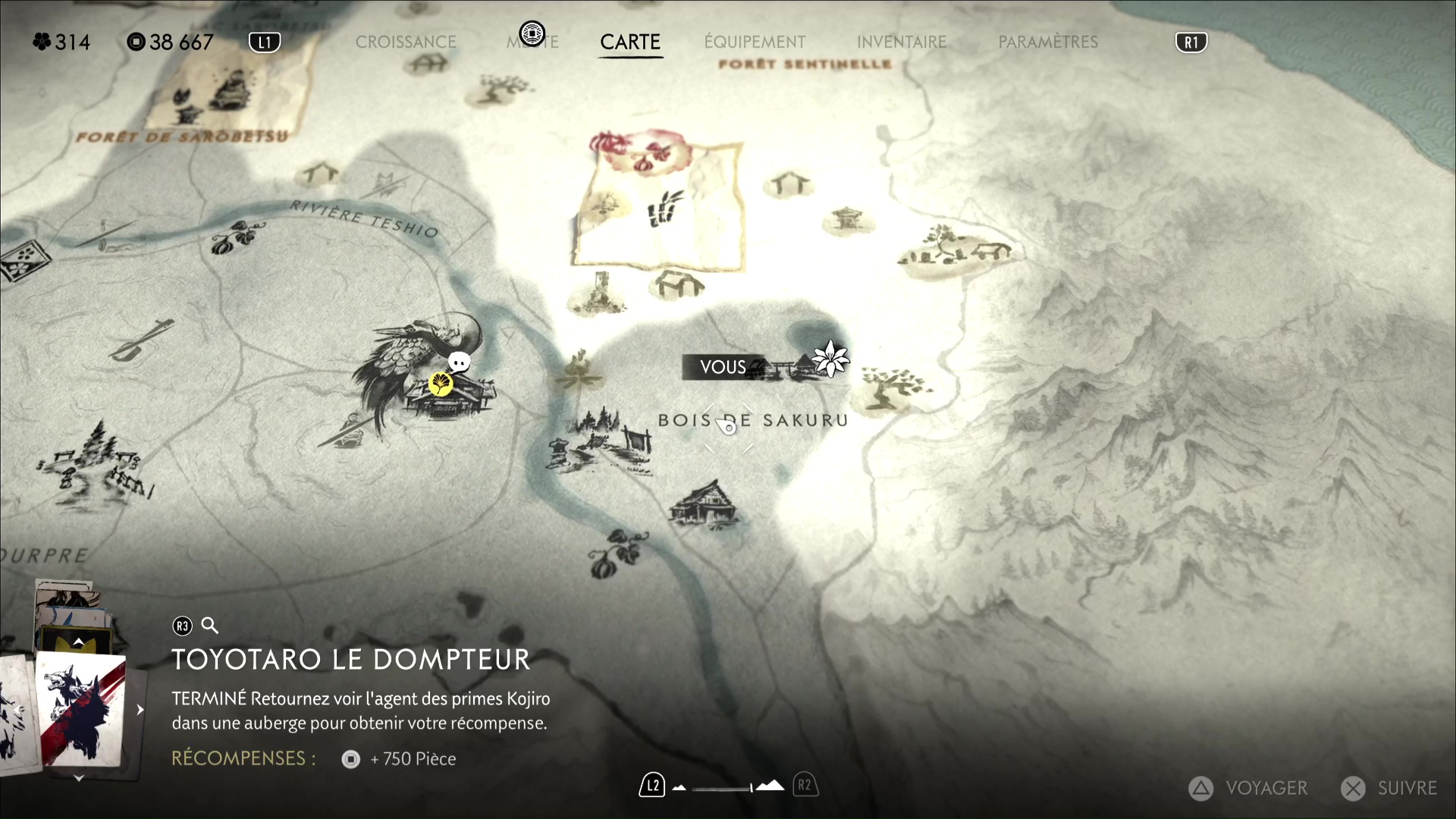
Task: Adjust the map zoom slider
Action: click(724, 788)
